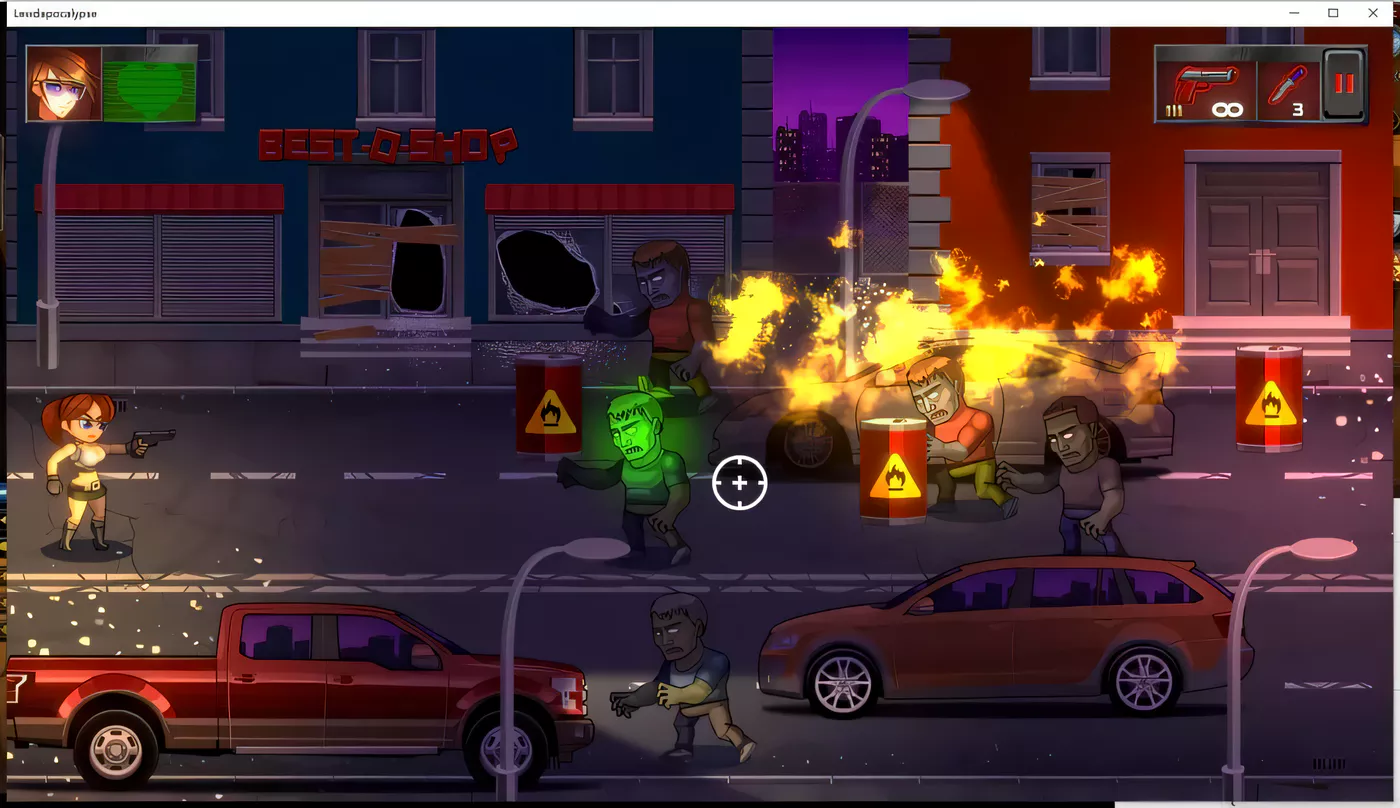The width and height of the screenshot is (1400, 808).
Task: Close the game window
Action: (1373, 13)
